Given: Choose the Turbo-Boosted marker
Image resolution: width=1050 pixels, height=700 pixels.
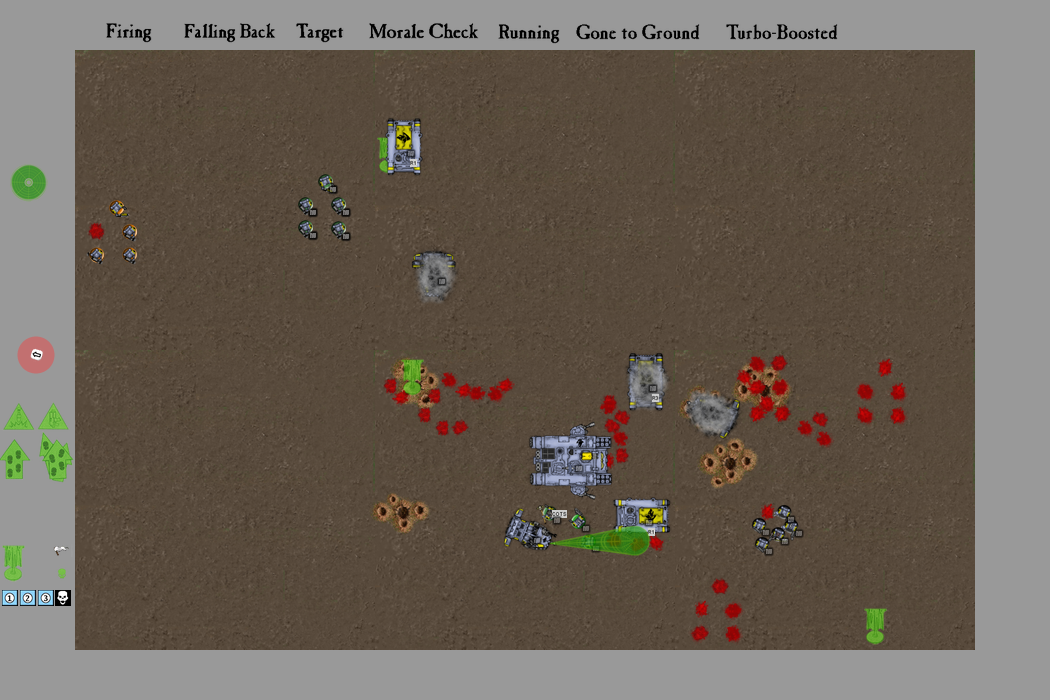Looking at the screenshot, I should (x=781, y=32).
